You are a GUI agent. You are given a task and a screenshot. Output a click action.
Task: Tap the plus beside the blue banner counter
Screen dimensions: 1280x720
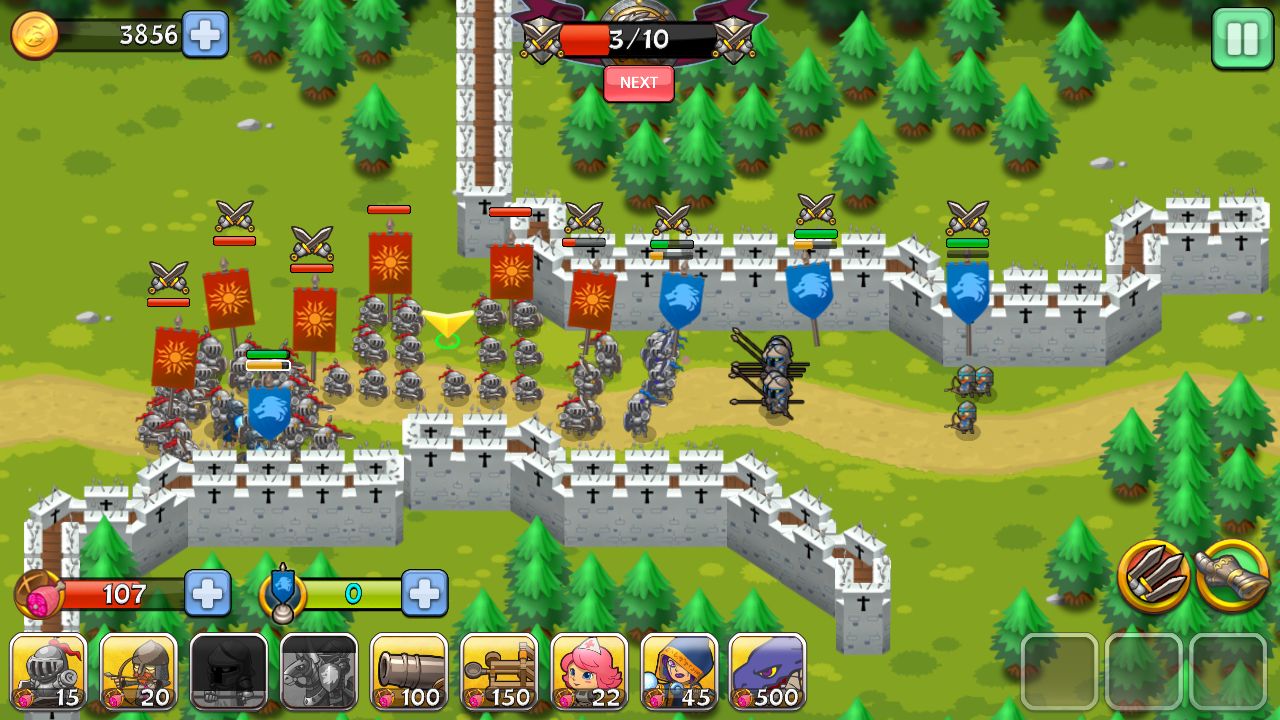coord(424,594)
